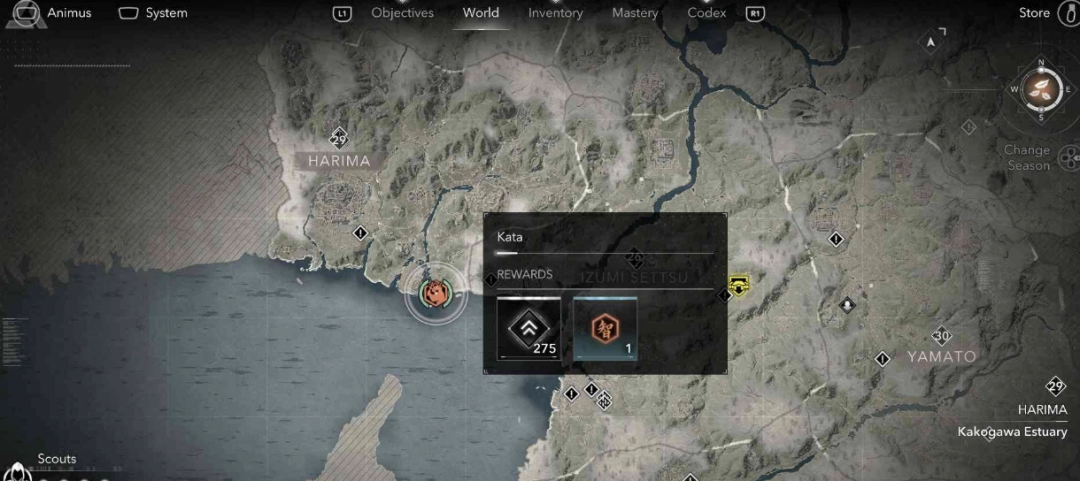Show the Codex tab
The height and width of the screenshot is (481, 1080).
pos(707,13)
